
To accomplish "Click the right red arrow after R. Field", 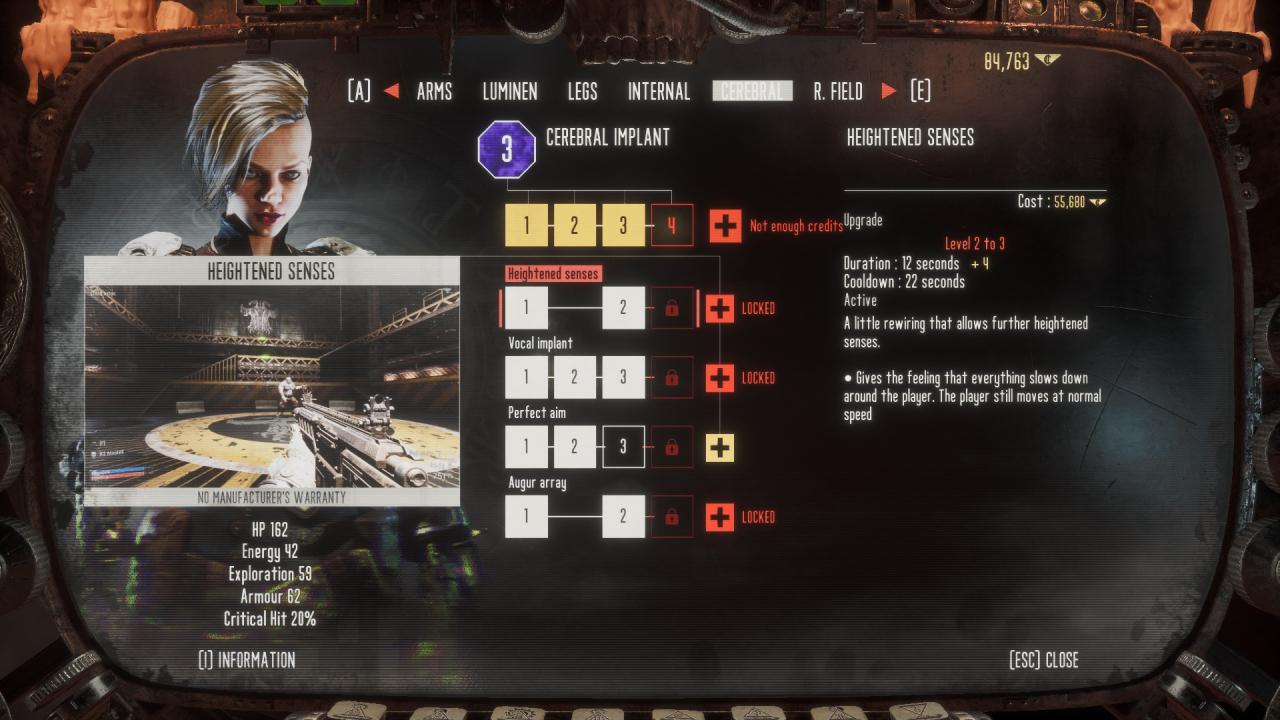I will (888, 92).
